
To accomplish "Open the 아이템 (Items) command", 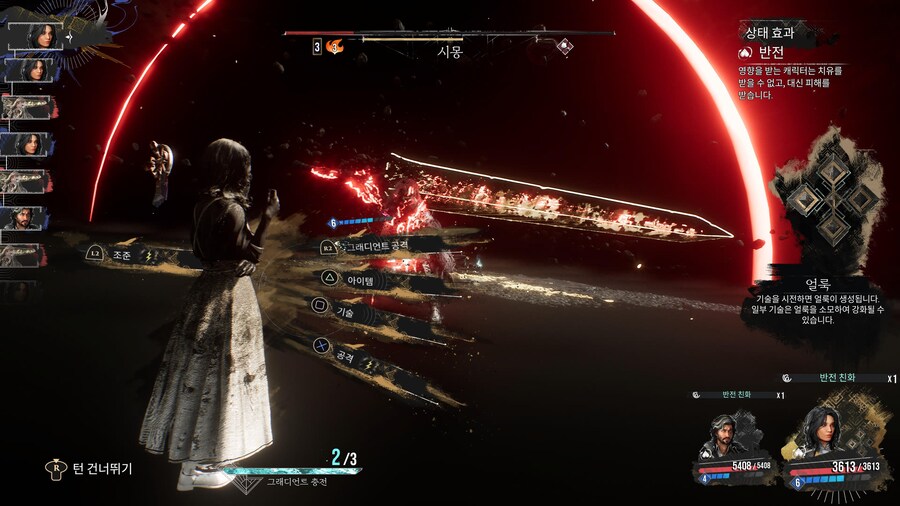I will pos(358,279).
